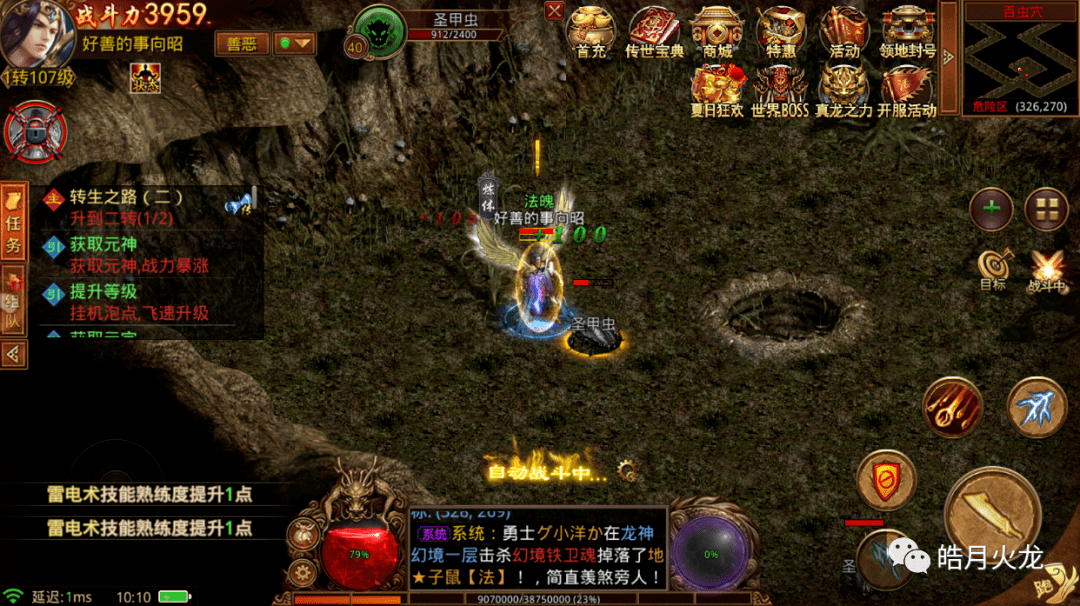Open the 领地封号 territory title menu
The height and width of the screenshot is (606, 1080).
[x=908, y=30]
